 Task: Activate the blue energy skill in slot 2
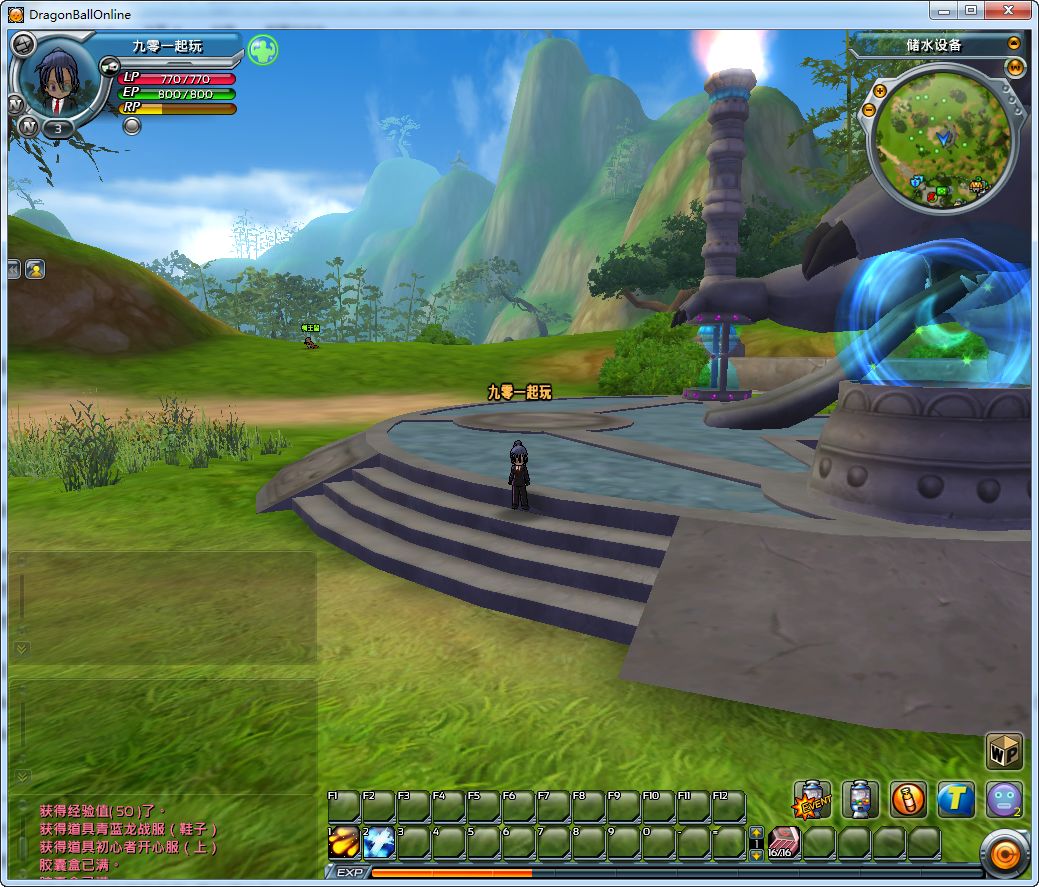click(379, 843)
